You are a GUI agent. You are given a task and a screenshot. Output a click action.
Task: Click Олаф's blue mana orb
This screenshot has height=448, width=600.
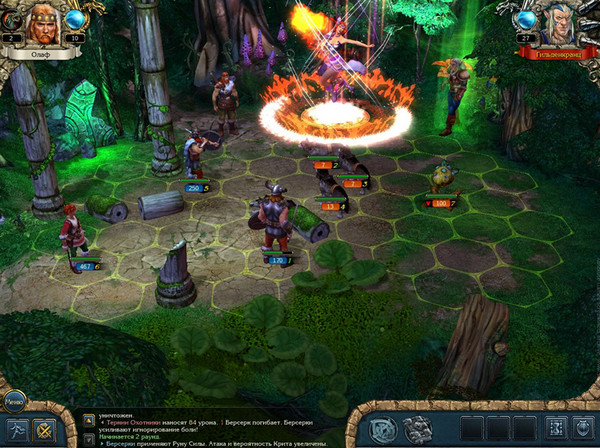coord(77,19)
